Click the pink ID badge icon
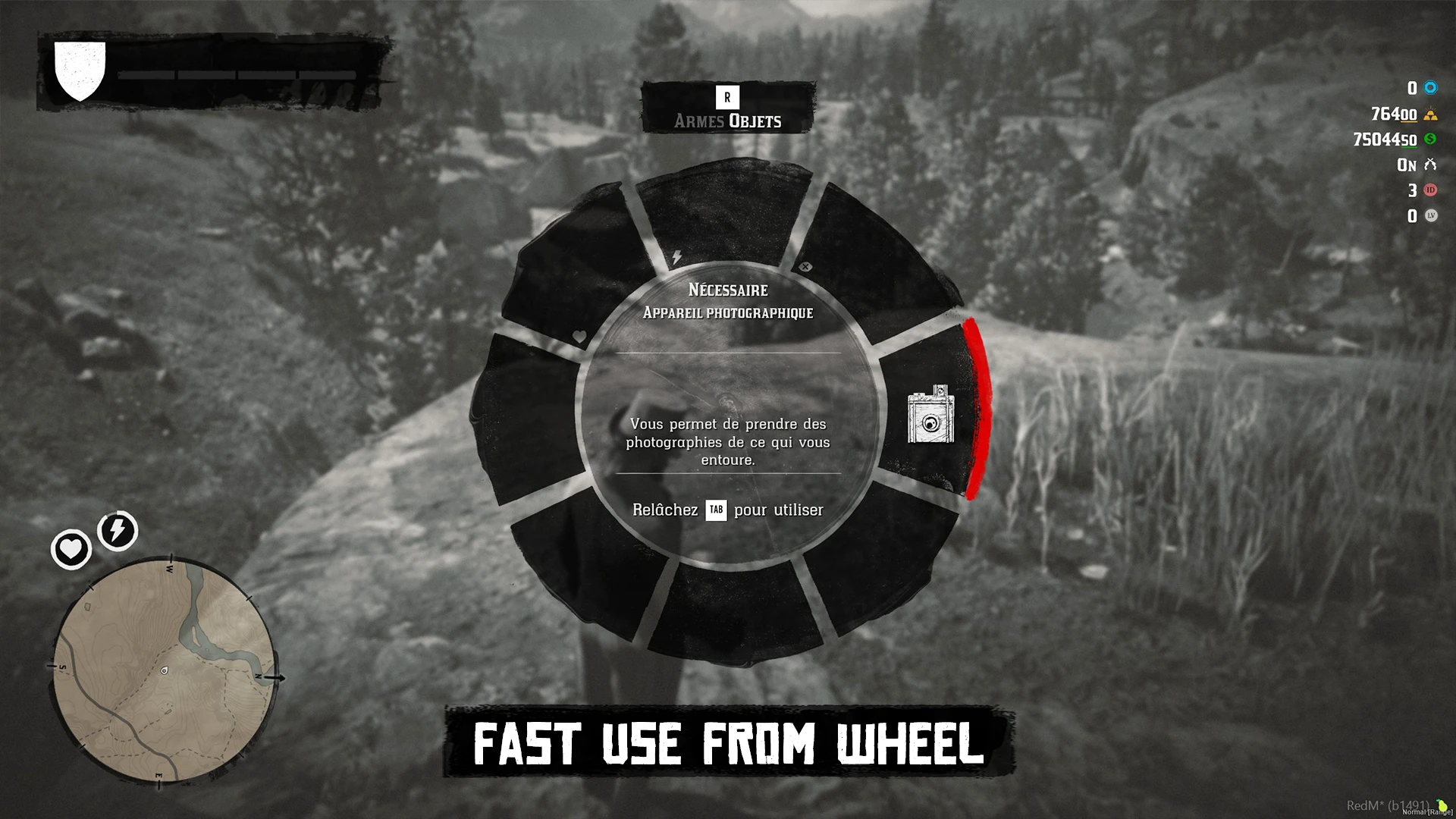Viewport: 1456px width, 819px height. (x=1429, y=191)
